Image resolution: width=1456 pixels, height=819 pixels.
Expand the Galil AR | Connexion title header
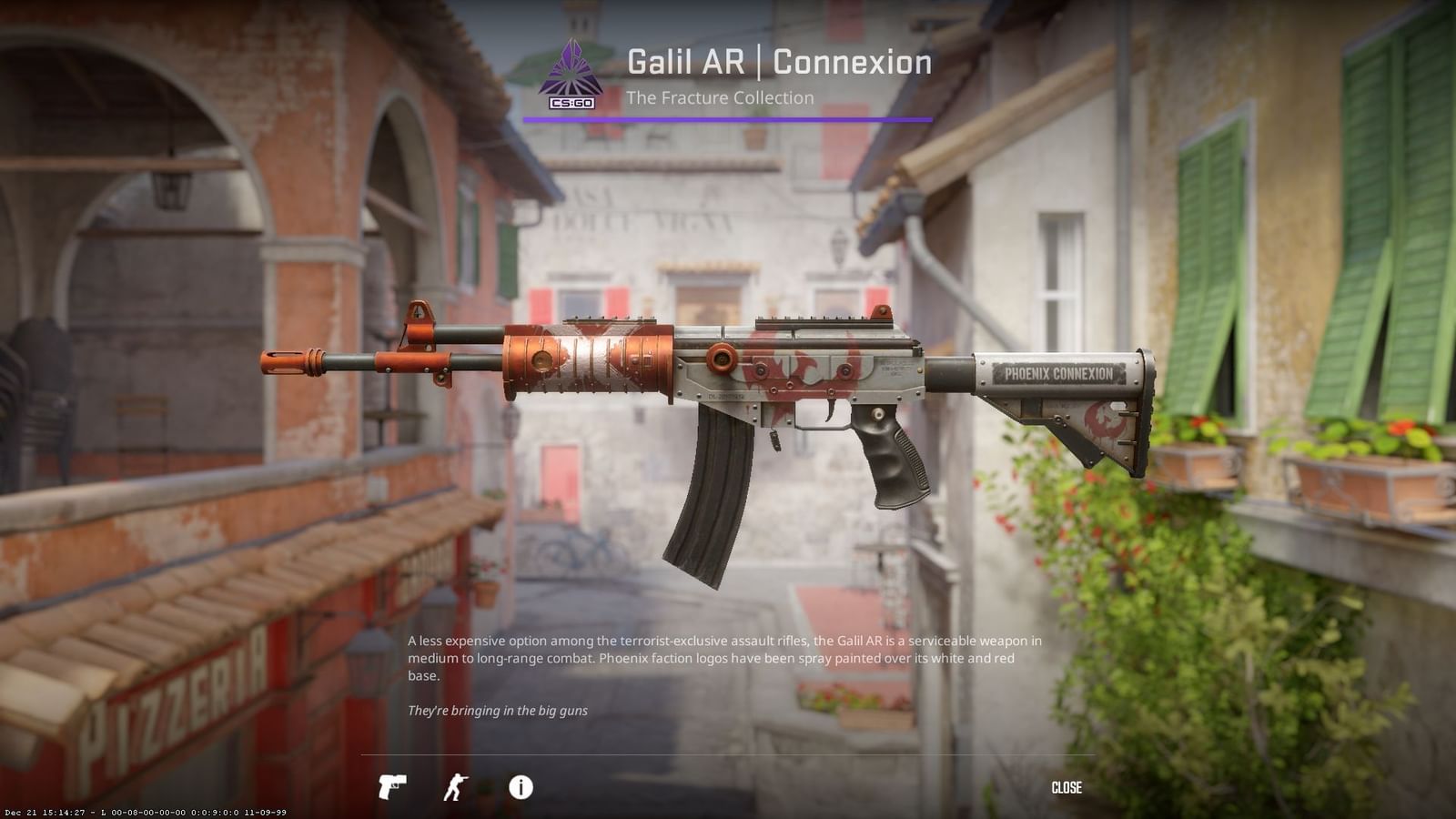point(778,62)
